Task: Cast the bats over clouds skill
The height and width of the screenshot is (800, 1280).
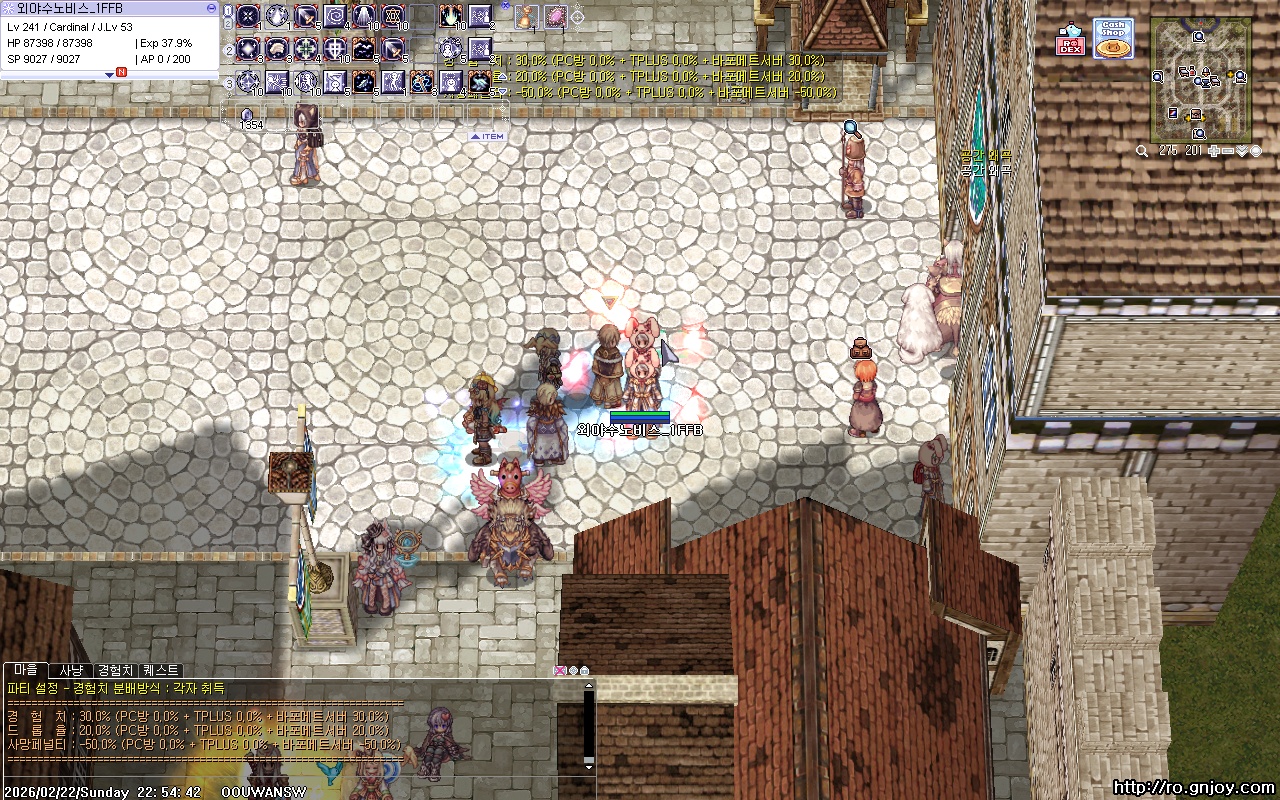Action: click(364, 49)
